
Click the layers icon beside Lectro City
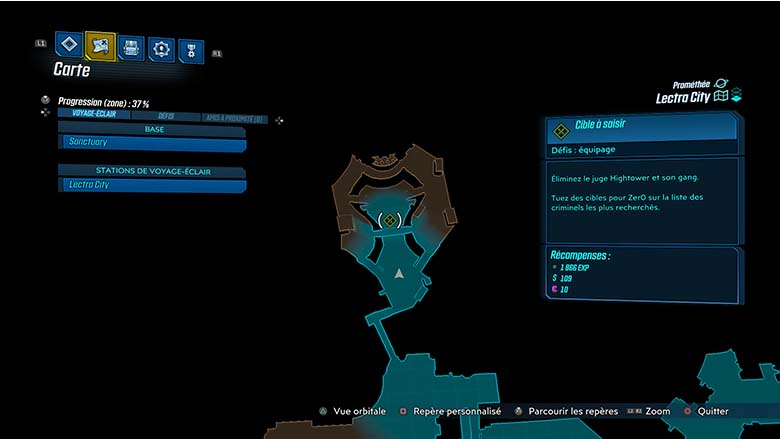(x=736, y=97)
